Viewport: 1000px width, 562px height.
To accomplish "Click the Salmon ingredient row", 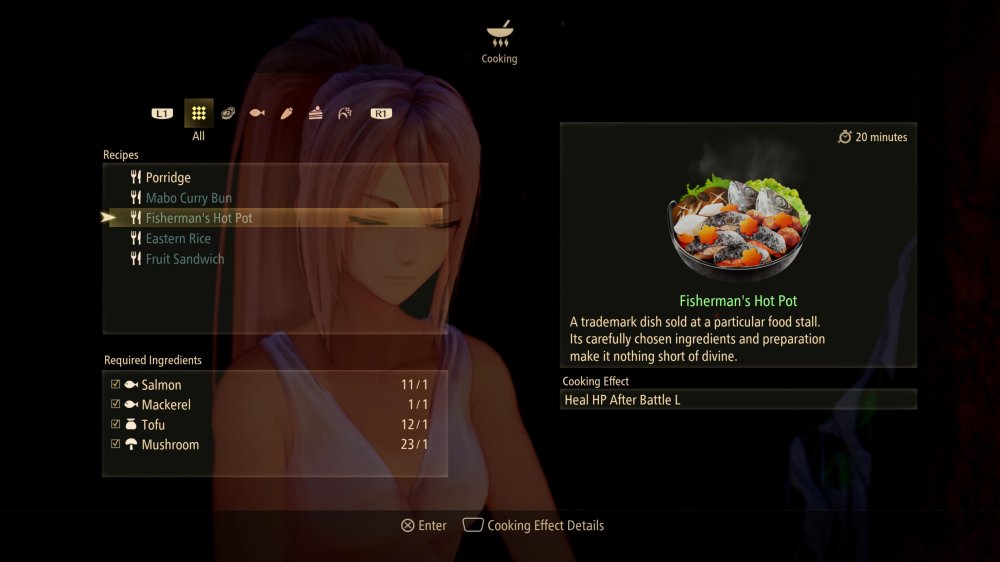I will [x=270, y=385].
